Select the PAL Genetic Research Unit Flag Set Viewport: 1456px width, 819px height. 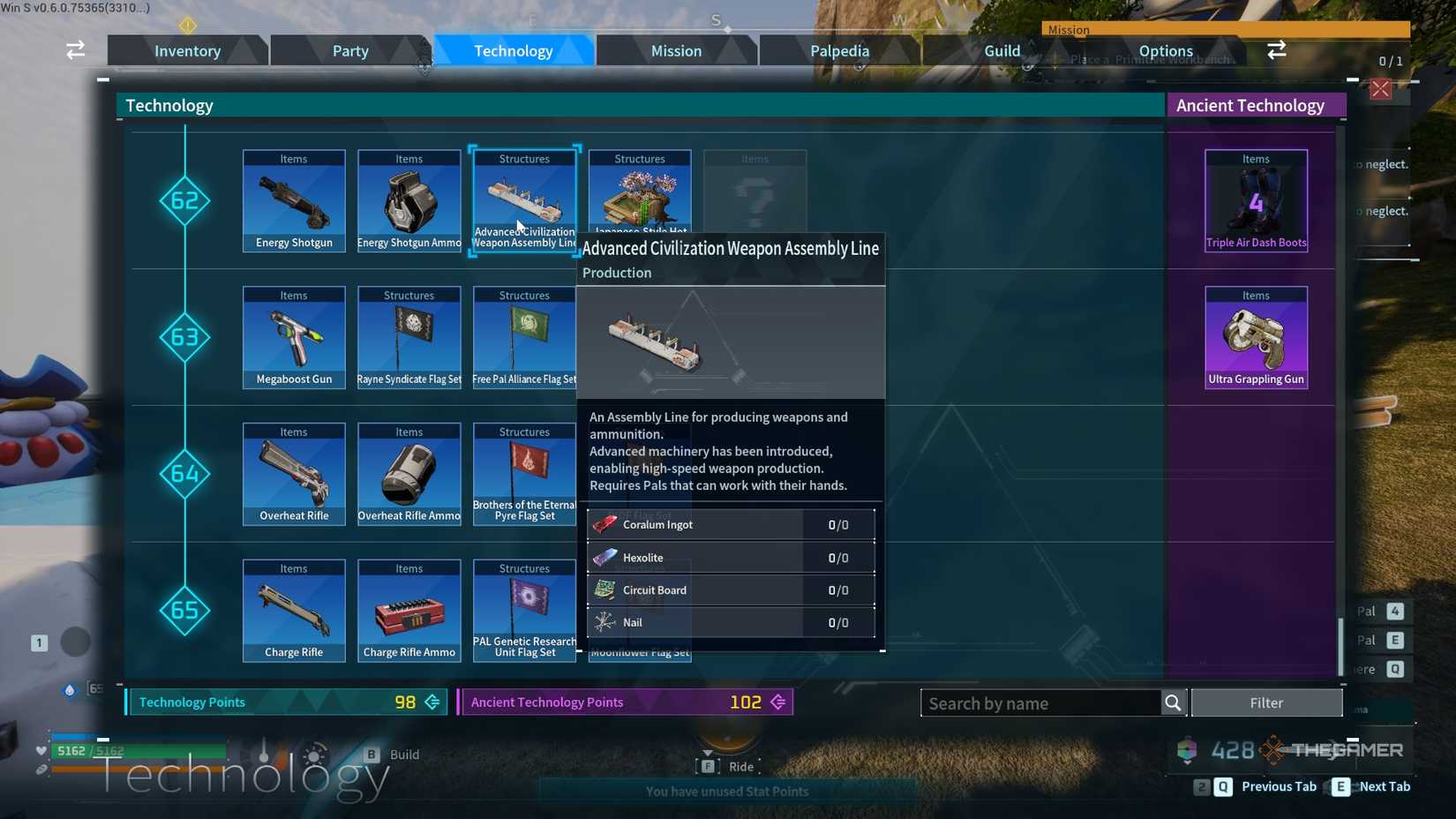524,609
